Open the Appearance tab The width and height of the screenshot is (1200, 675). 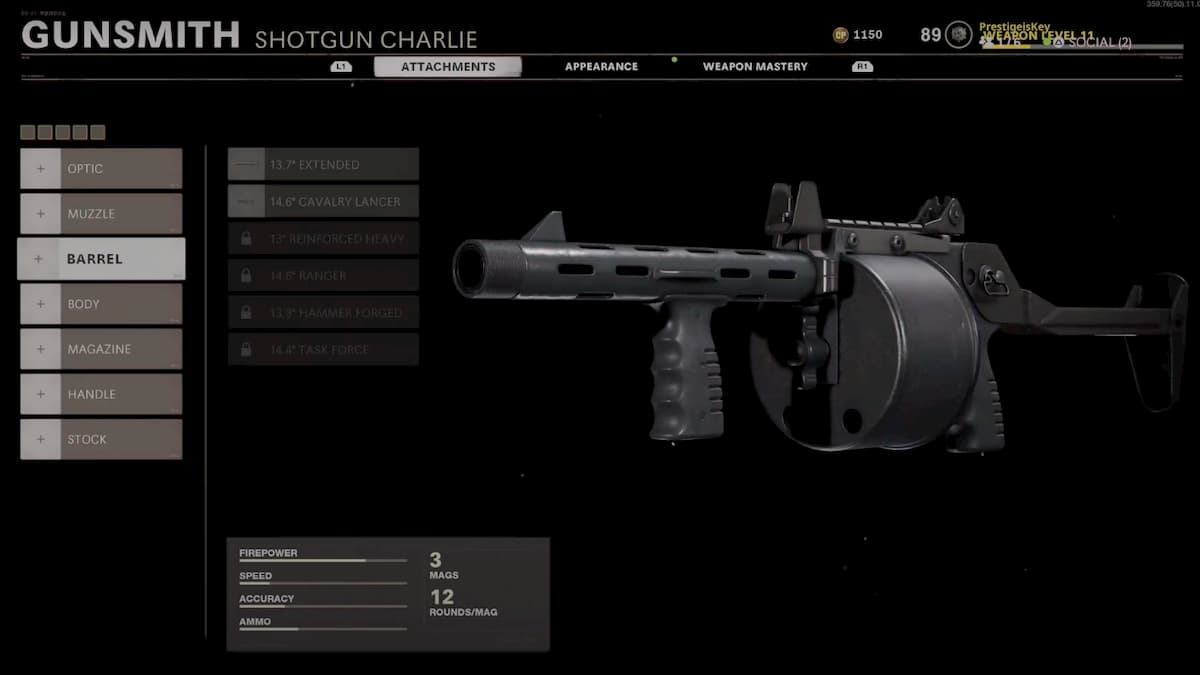pos(601,67)
